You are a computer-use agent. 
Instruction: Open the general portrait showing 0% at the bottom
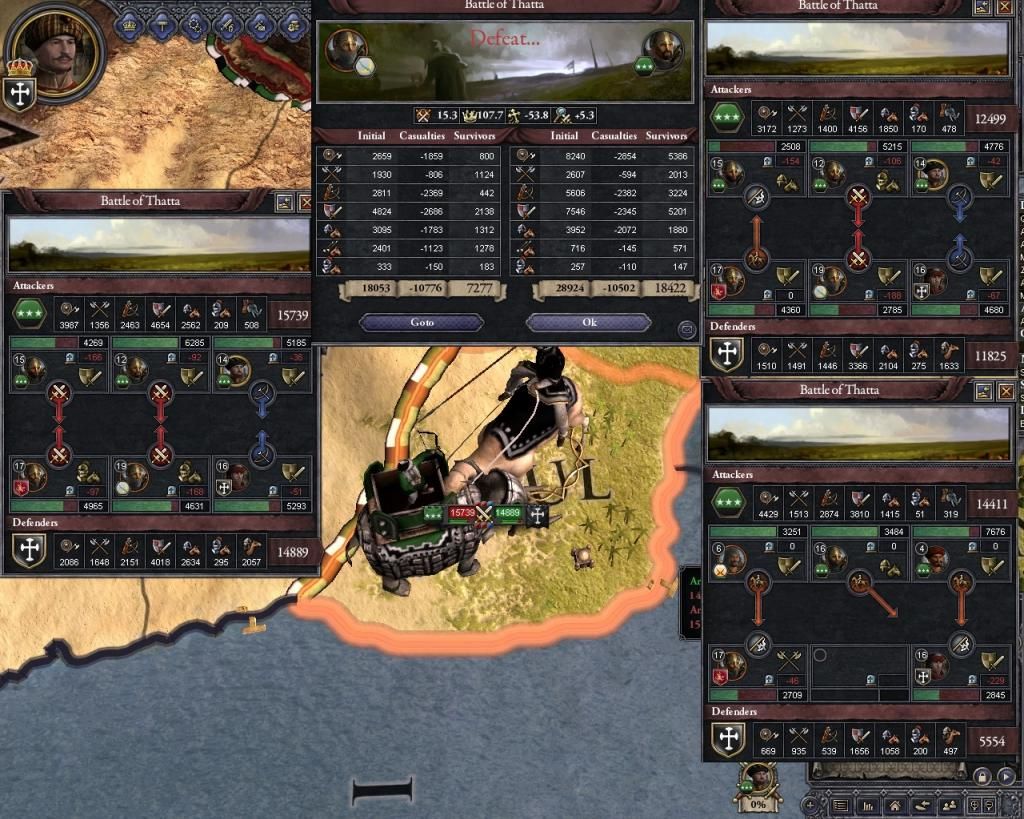pos(759,782)
